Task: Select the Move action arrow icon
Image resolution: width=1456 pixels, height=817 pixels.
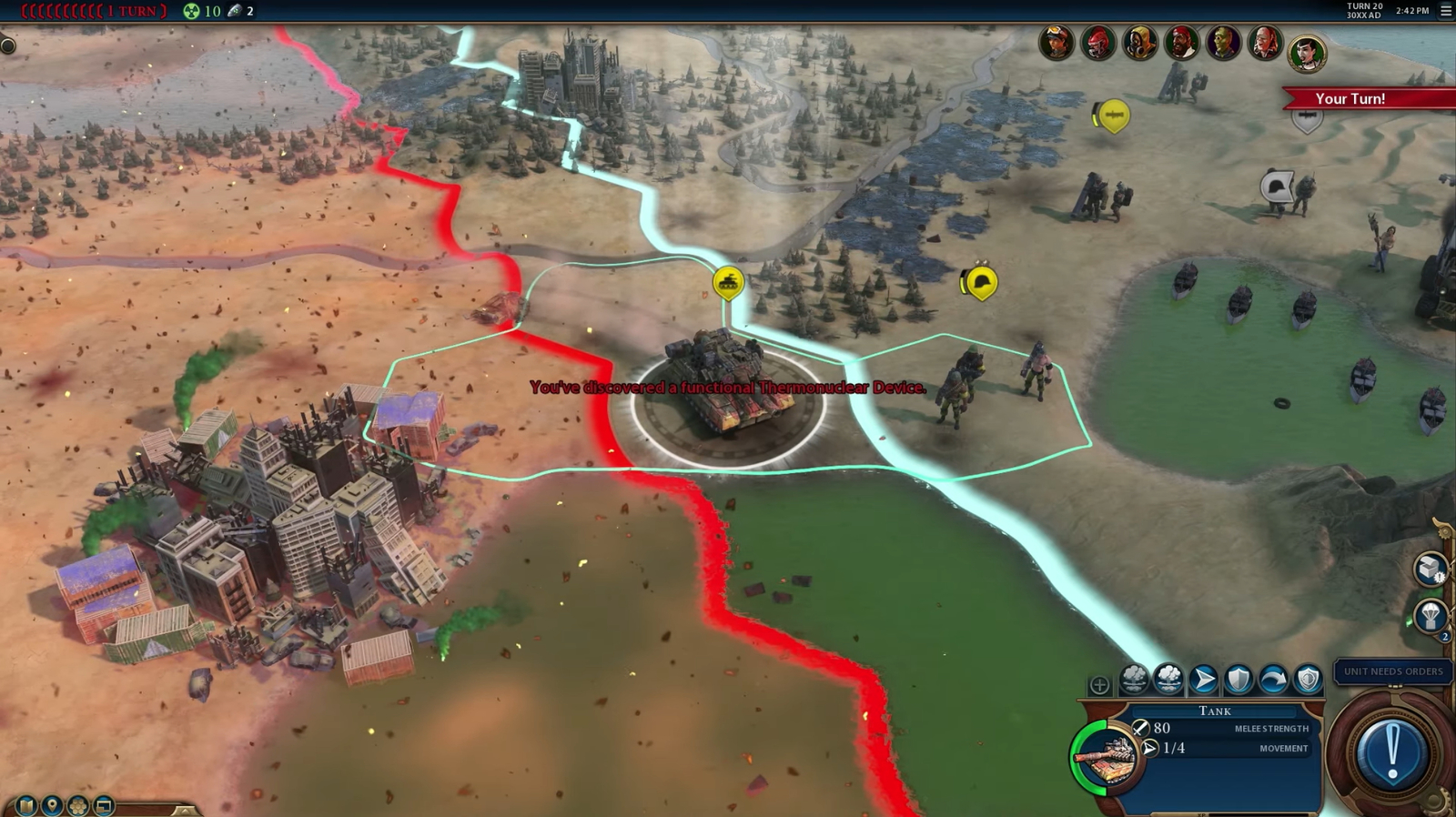Action: pos(1203,680)
